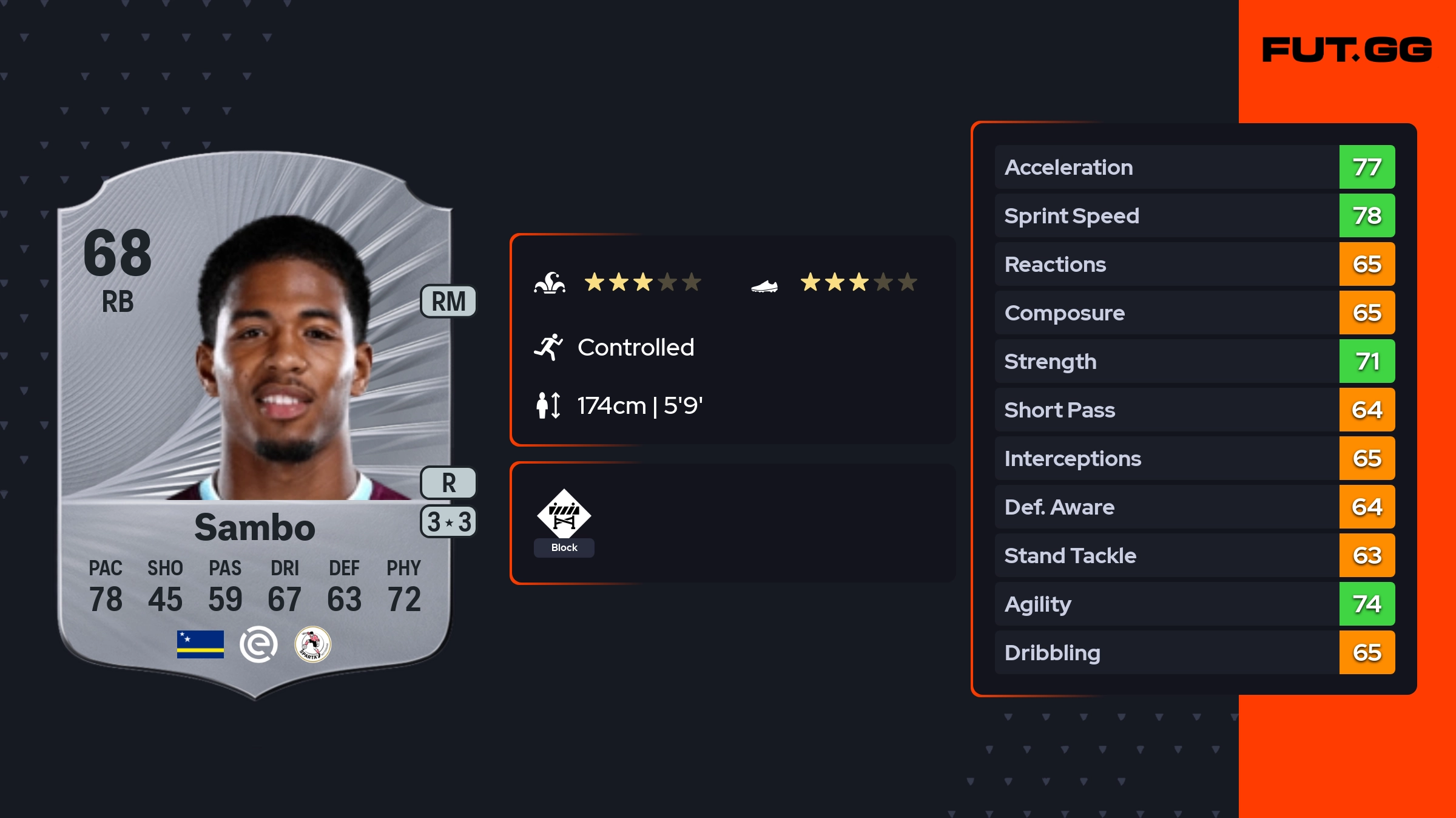The image size is (1456, 818).
Task: Click the Eredivisie league logo
Action: 258,644
